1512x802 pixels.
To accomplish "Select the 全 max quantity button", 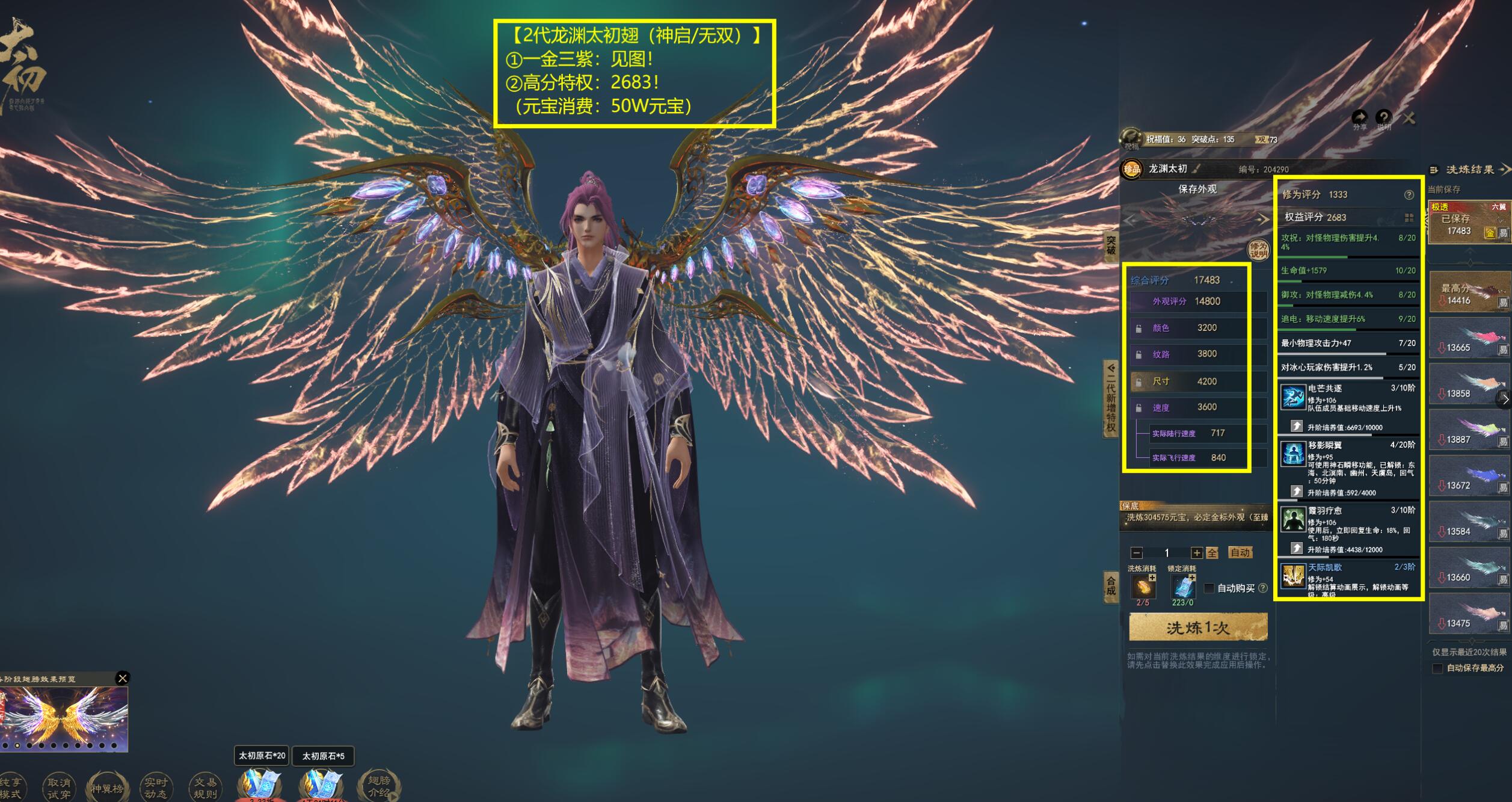I will [1212, 553].
